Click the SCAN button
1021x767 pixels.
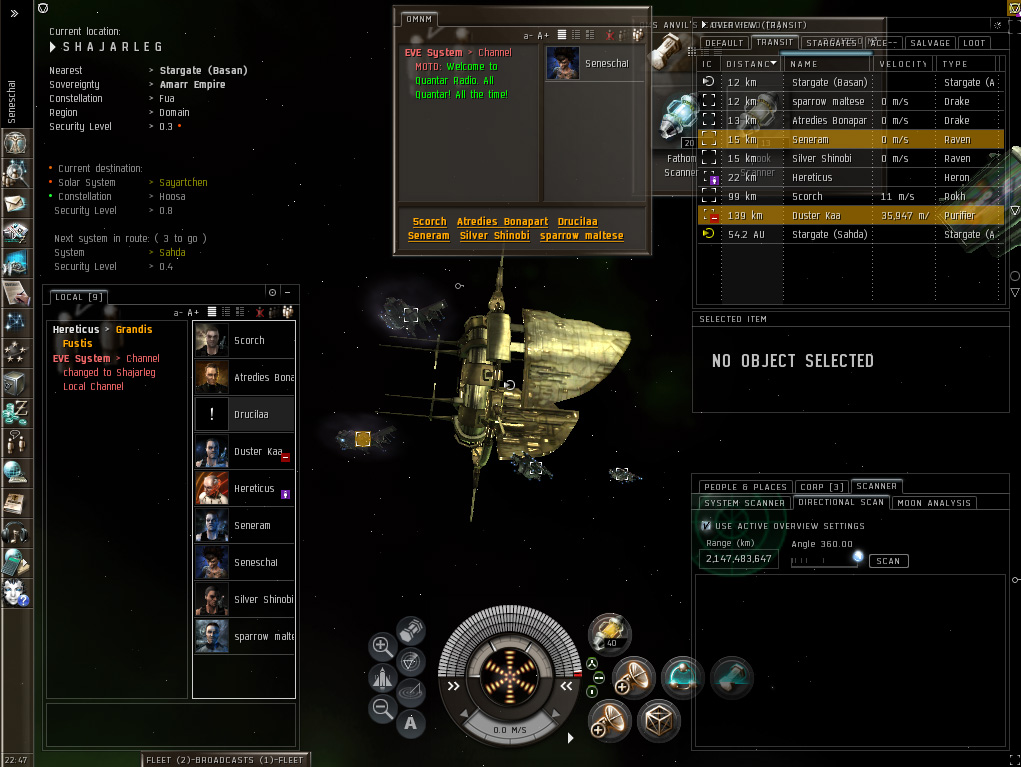click(888, 561)
